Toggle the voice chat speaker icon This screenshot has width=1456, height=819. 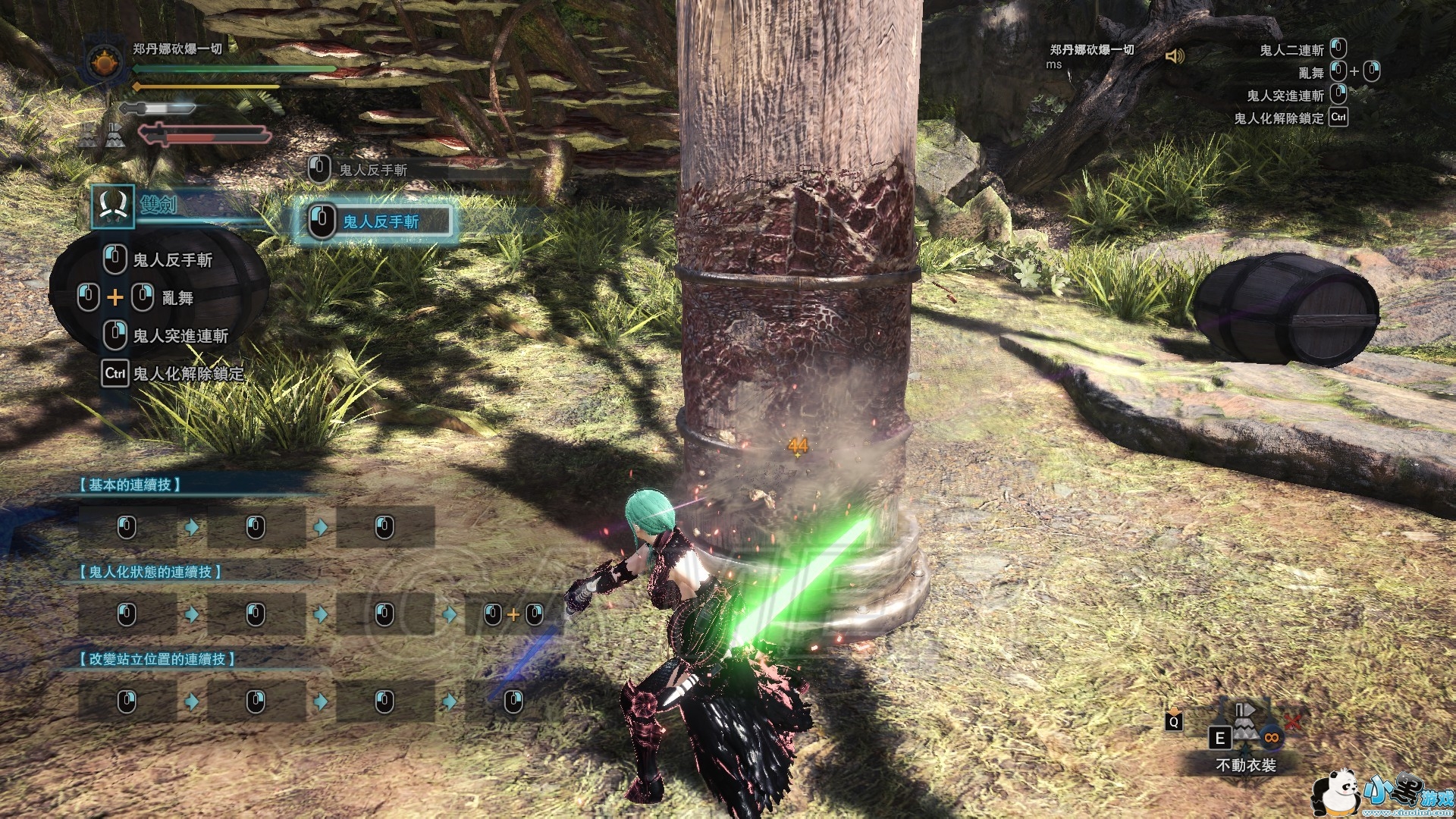1175,56
